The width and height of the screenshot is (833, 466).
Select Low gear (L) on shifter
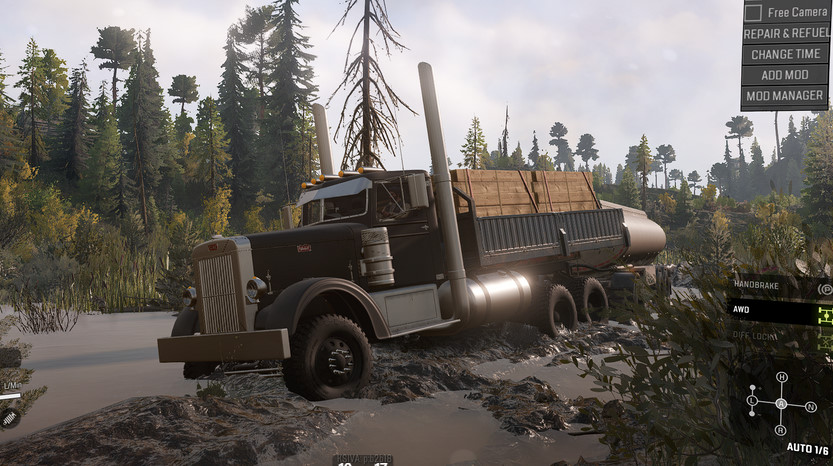pyautogui.click(x=751, y=401)
